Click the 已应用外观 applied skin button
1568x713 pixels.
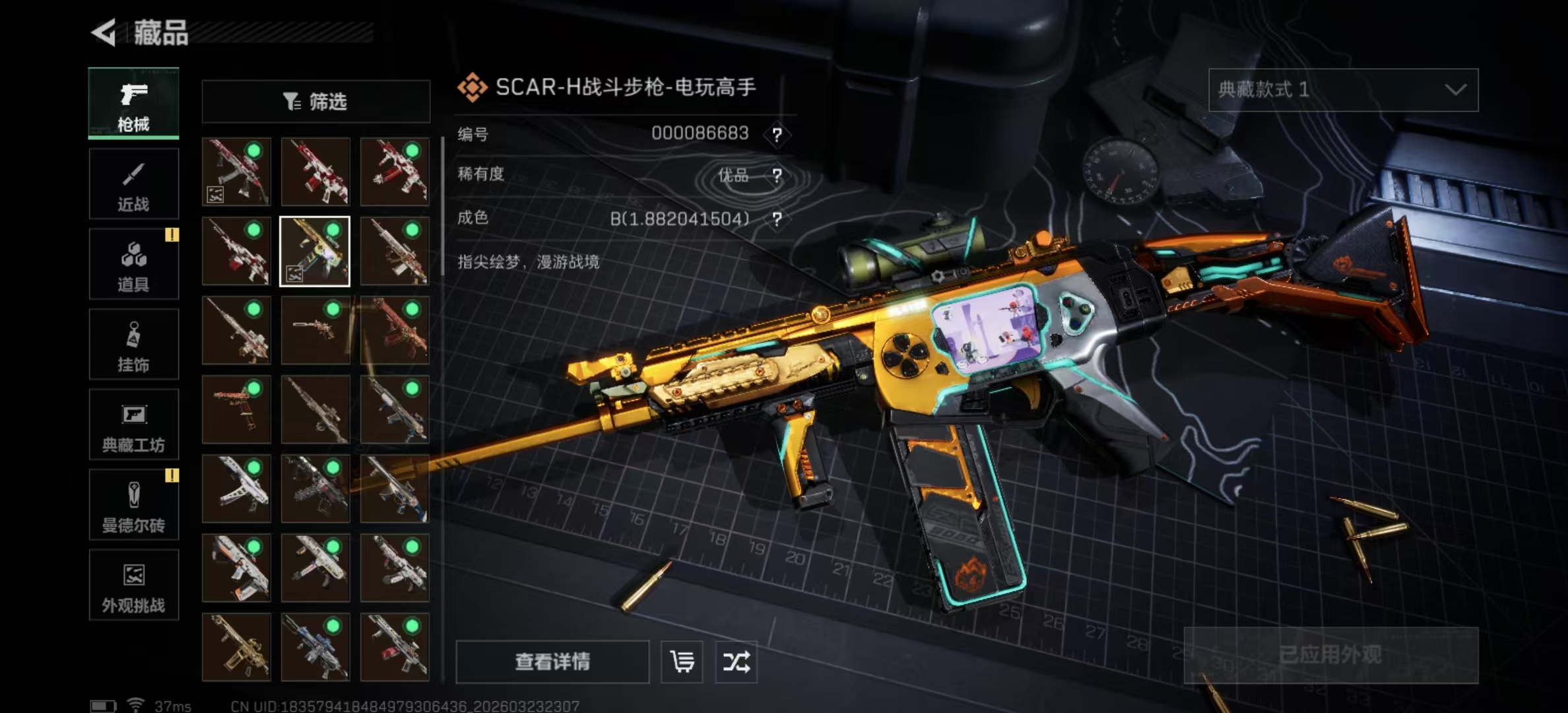pos(1330,655)
